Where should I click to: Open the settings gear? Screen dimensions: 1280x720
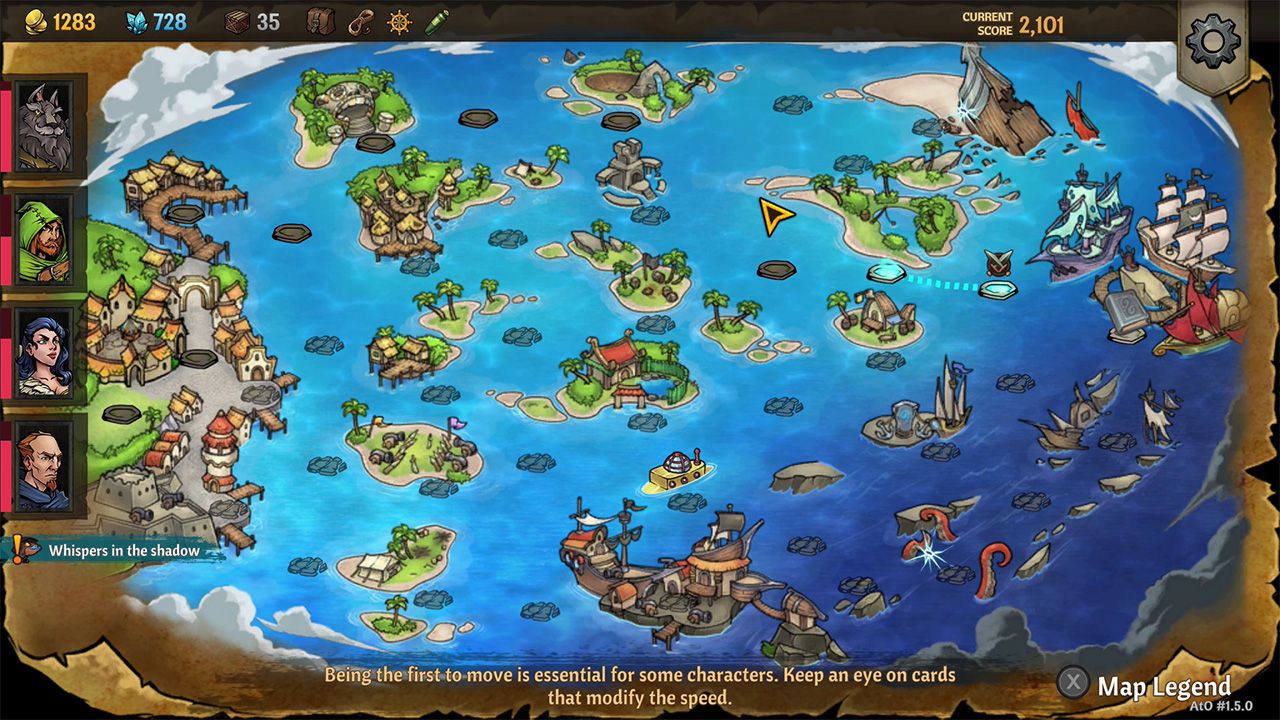(x=1212, y=42)
